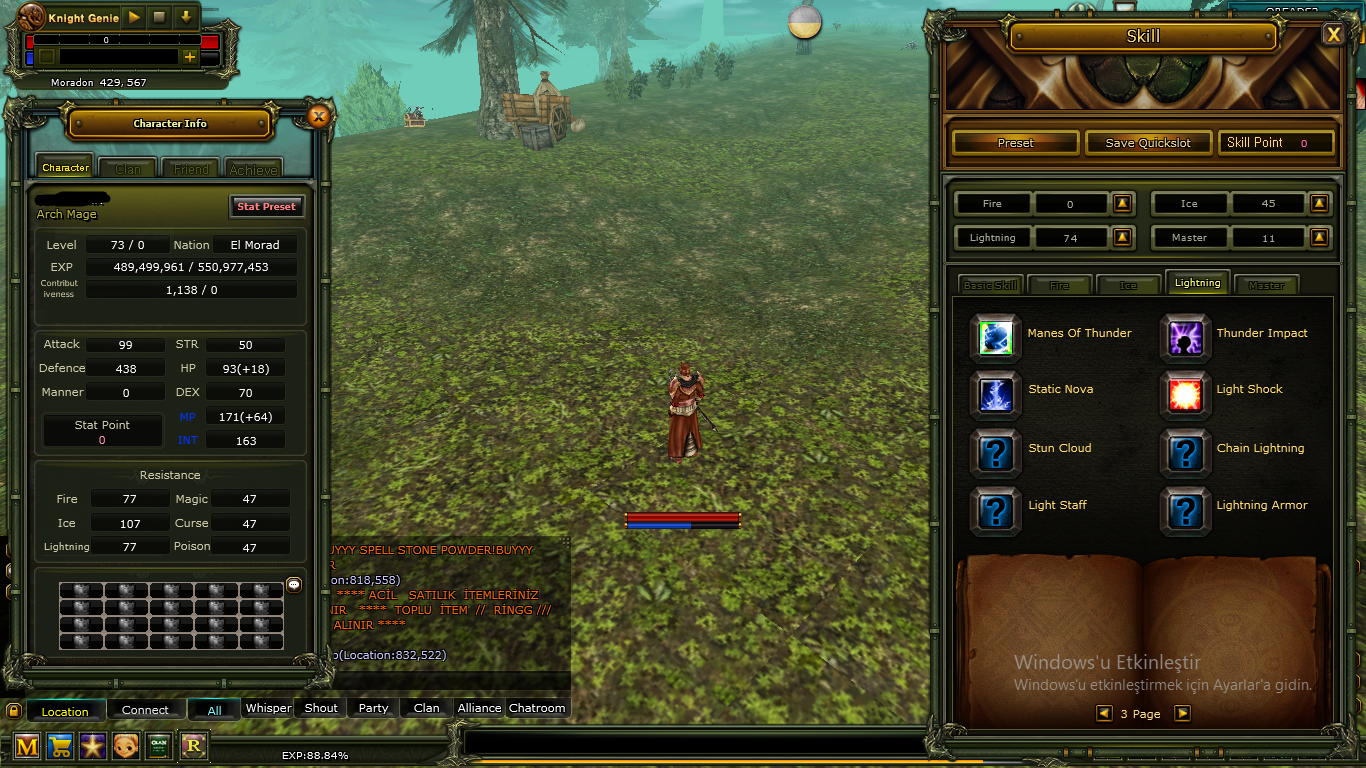
Task: Select the Manes Of Thunder skill icon
Action: pos(995,338)
